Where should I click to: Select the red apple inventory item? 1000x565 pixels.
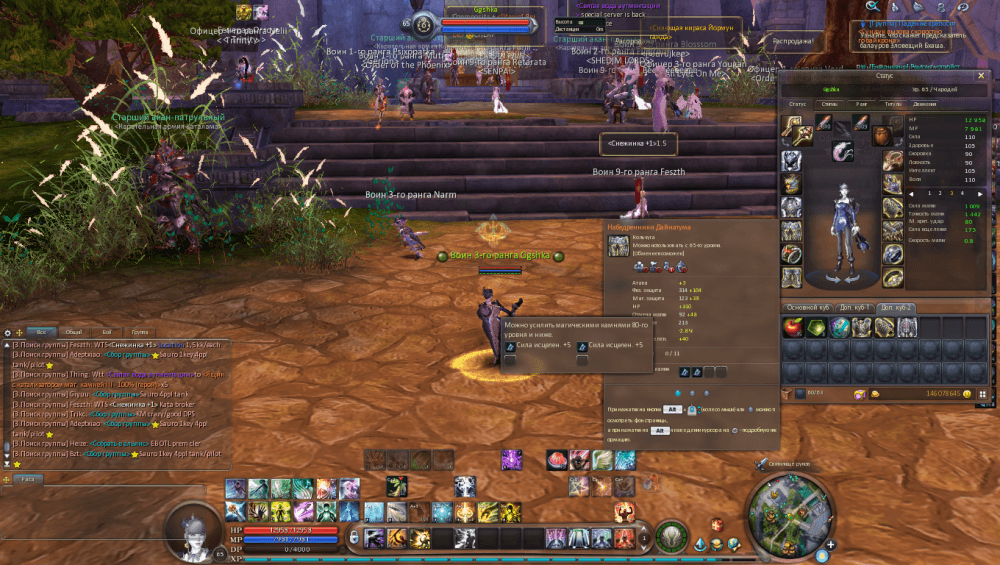(794, 328)
